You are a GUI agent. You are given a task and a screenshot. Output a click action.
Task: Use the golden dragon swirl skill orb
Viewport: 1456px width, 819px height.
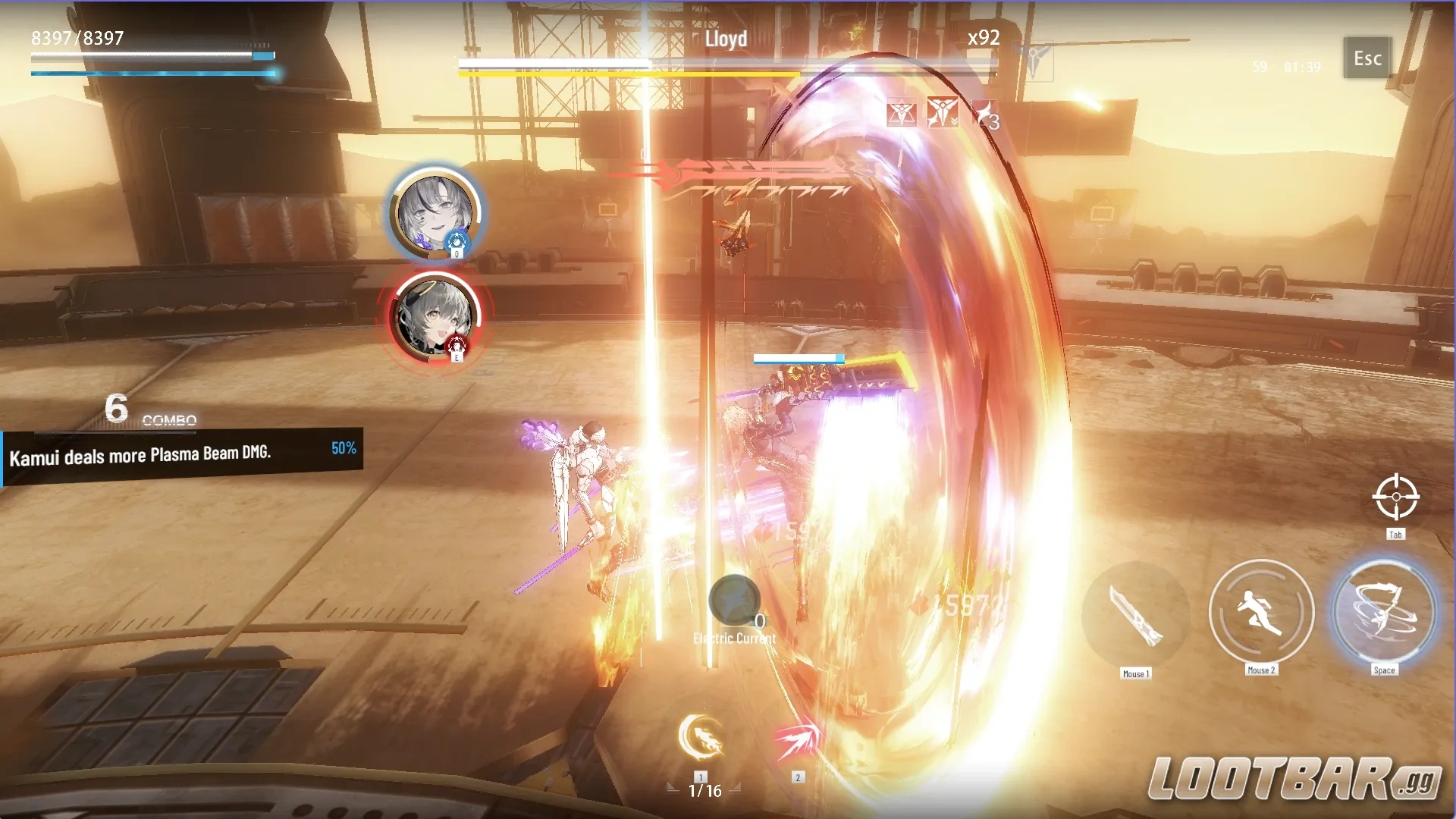[701, 737]
